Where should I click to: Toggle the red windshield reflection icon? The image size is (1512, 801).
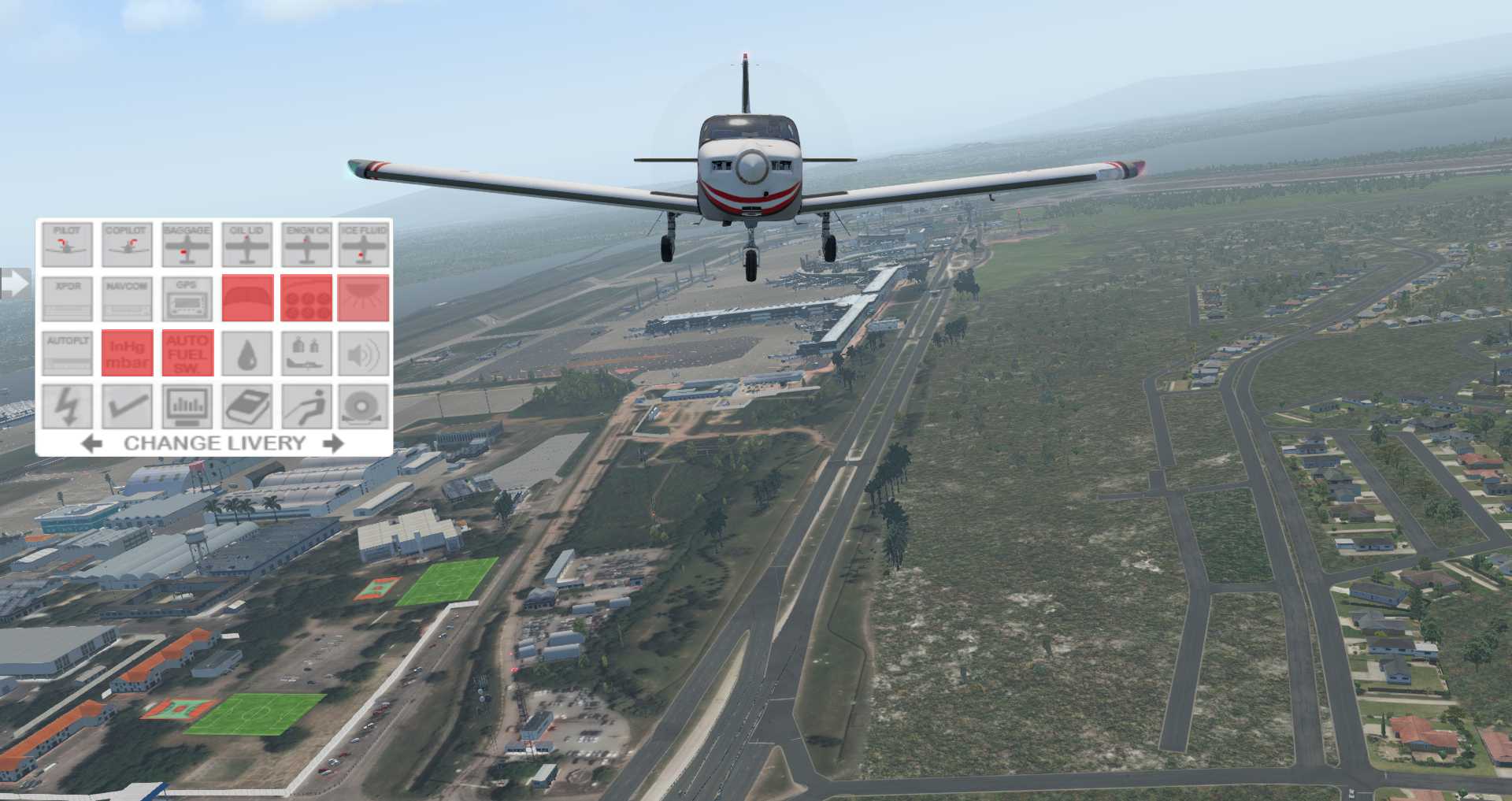(x=247, y=299)
